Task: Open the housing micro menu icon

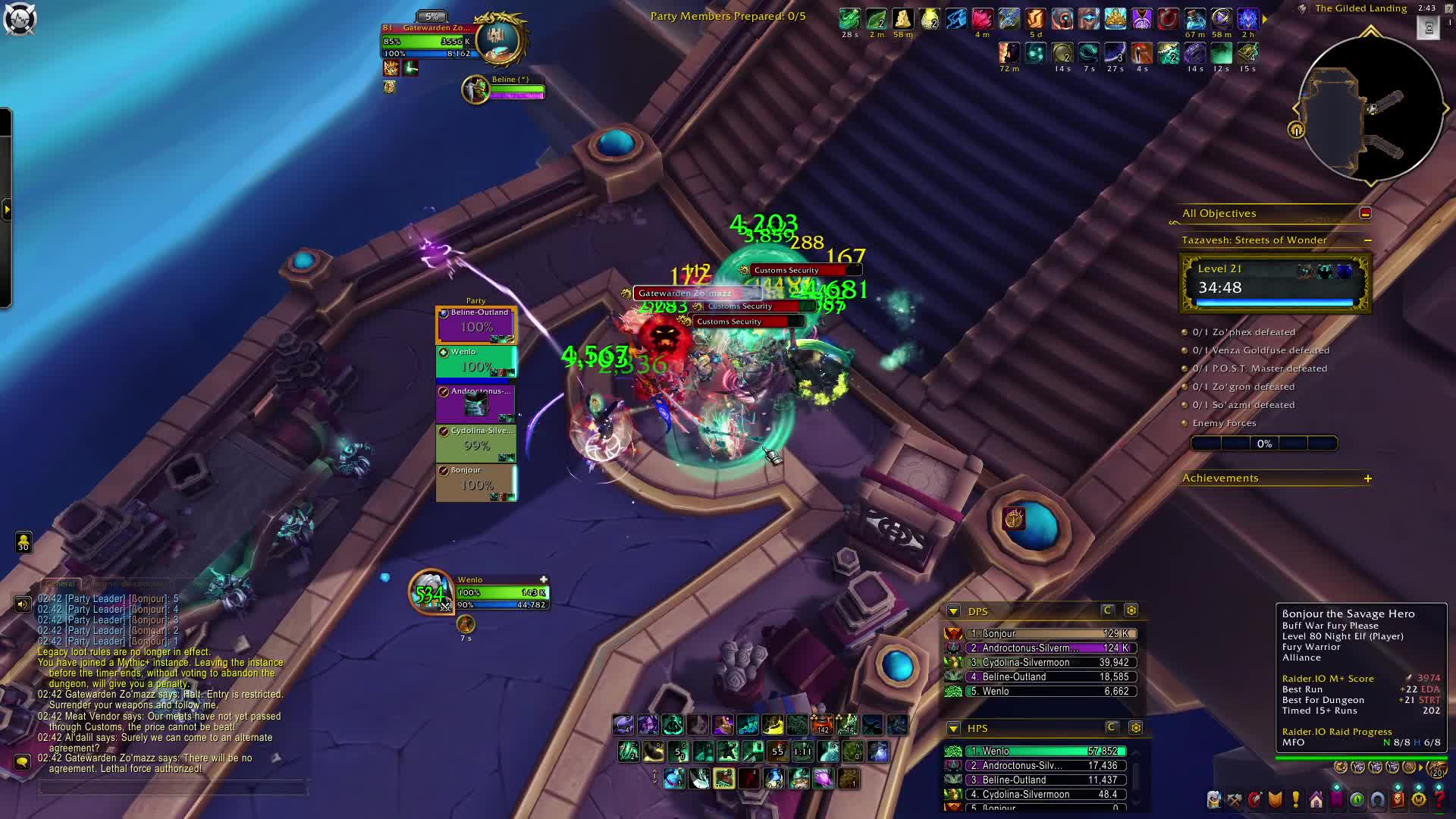Action: click(1316, 800)
